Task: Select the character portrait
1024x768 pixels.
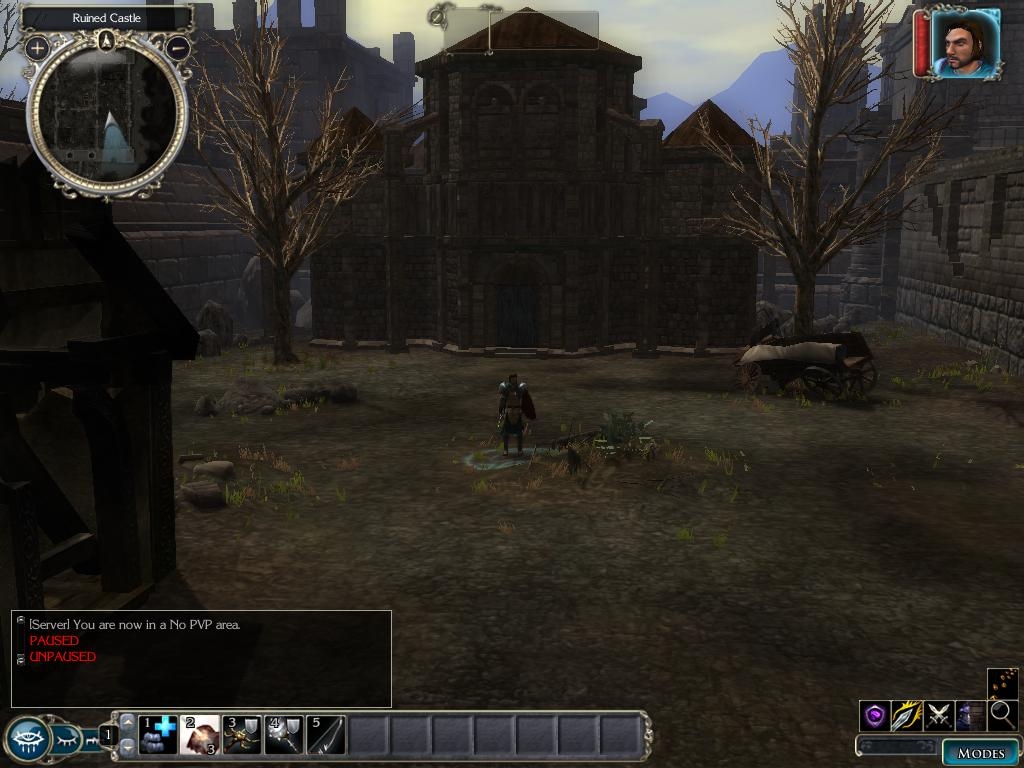Action: pyautogui.click(x=966, y=43)
